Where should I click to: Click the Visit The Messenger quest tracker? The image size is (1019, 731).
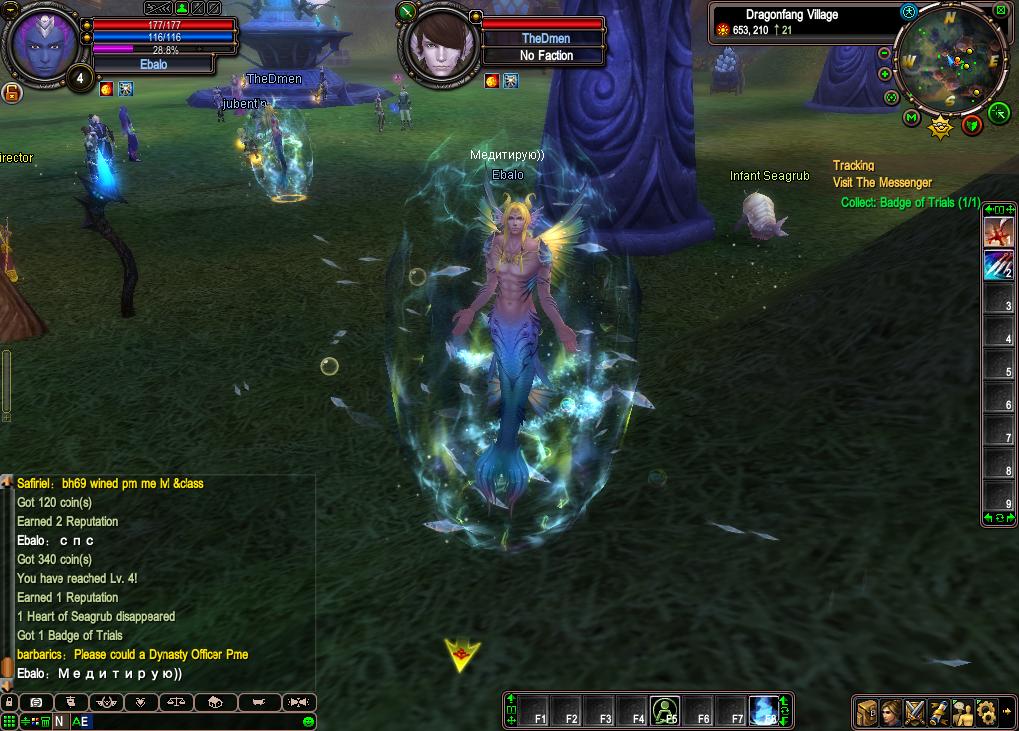(882, 183)
